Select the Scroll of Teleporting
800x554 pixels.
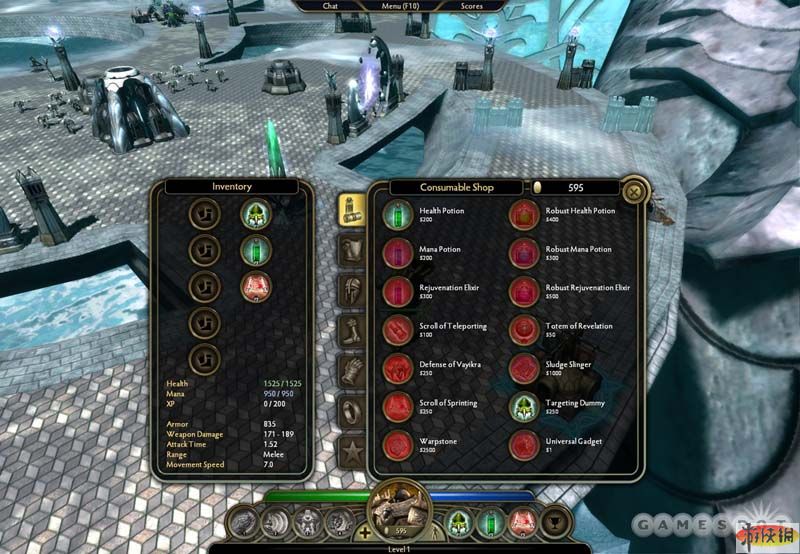[x=398, y=330]
